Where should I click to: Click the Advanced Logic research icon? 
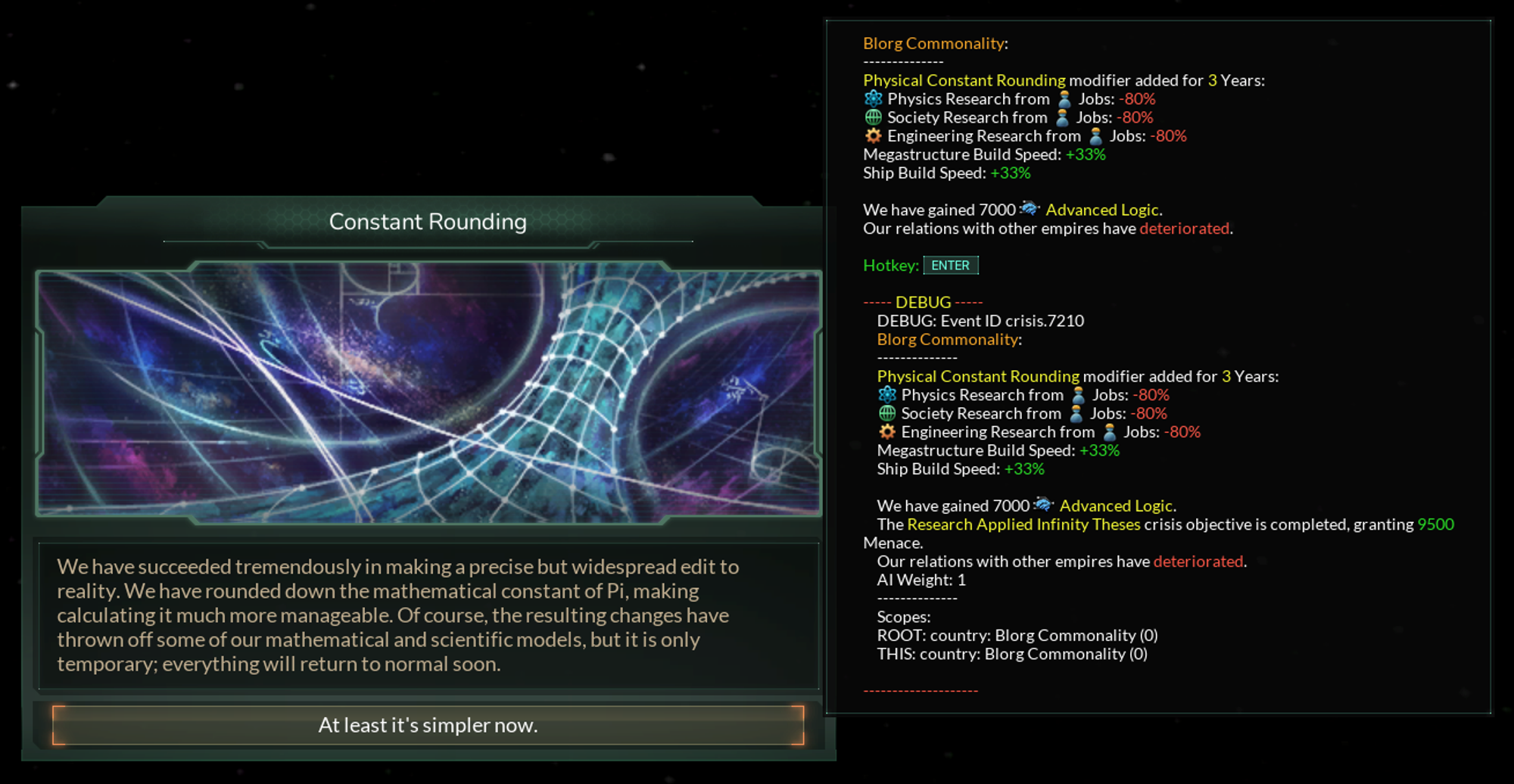[x=1031, y=210]
